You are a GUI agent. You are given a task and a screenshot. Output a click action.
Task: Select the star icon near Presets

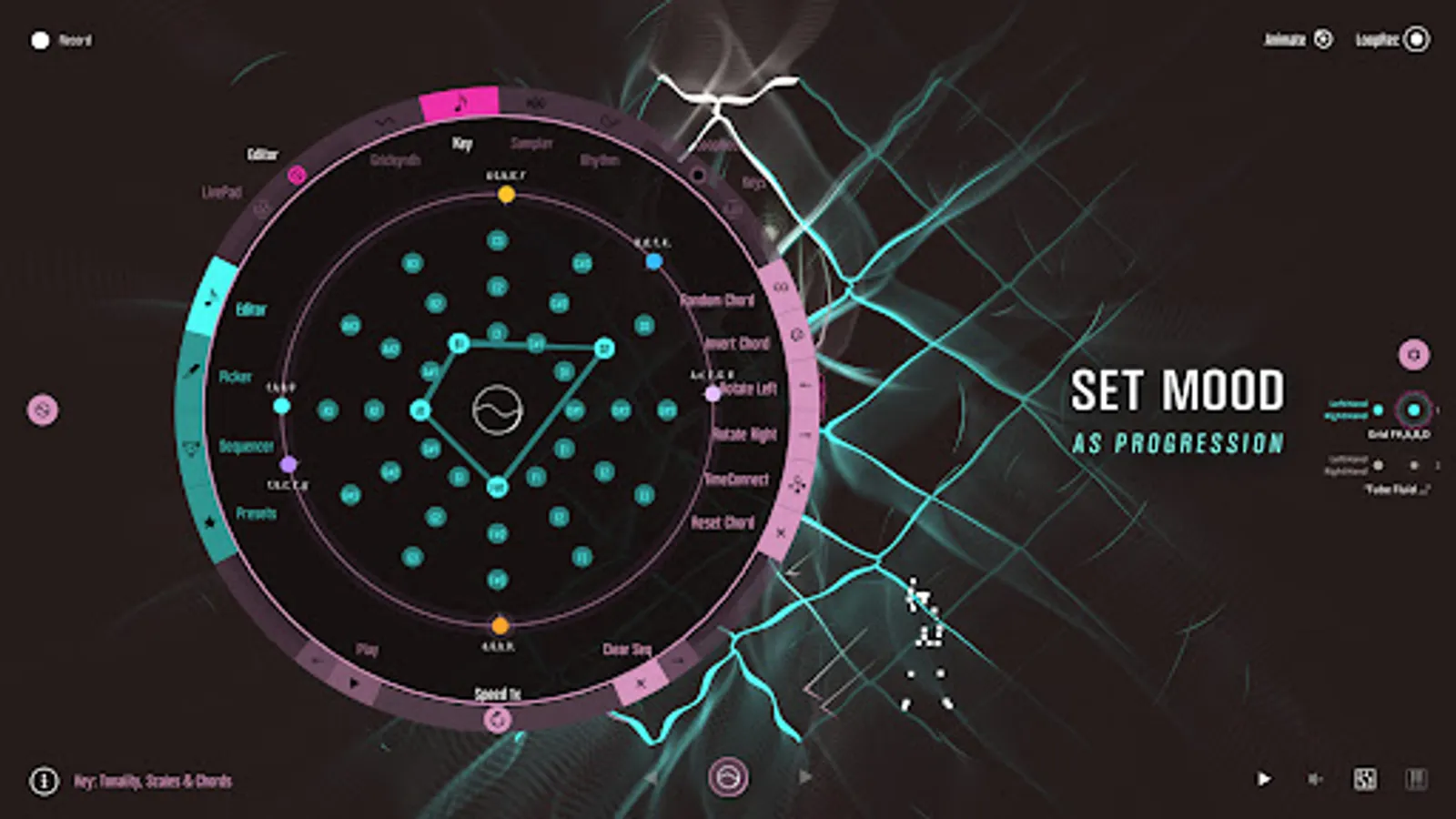(209, 521)
